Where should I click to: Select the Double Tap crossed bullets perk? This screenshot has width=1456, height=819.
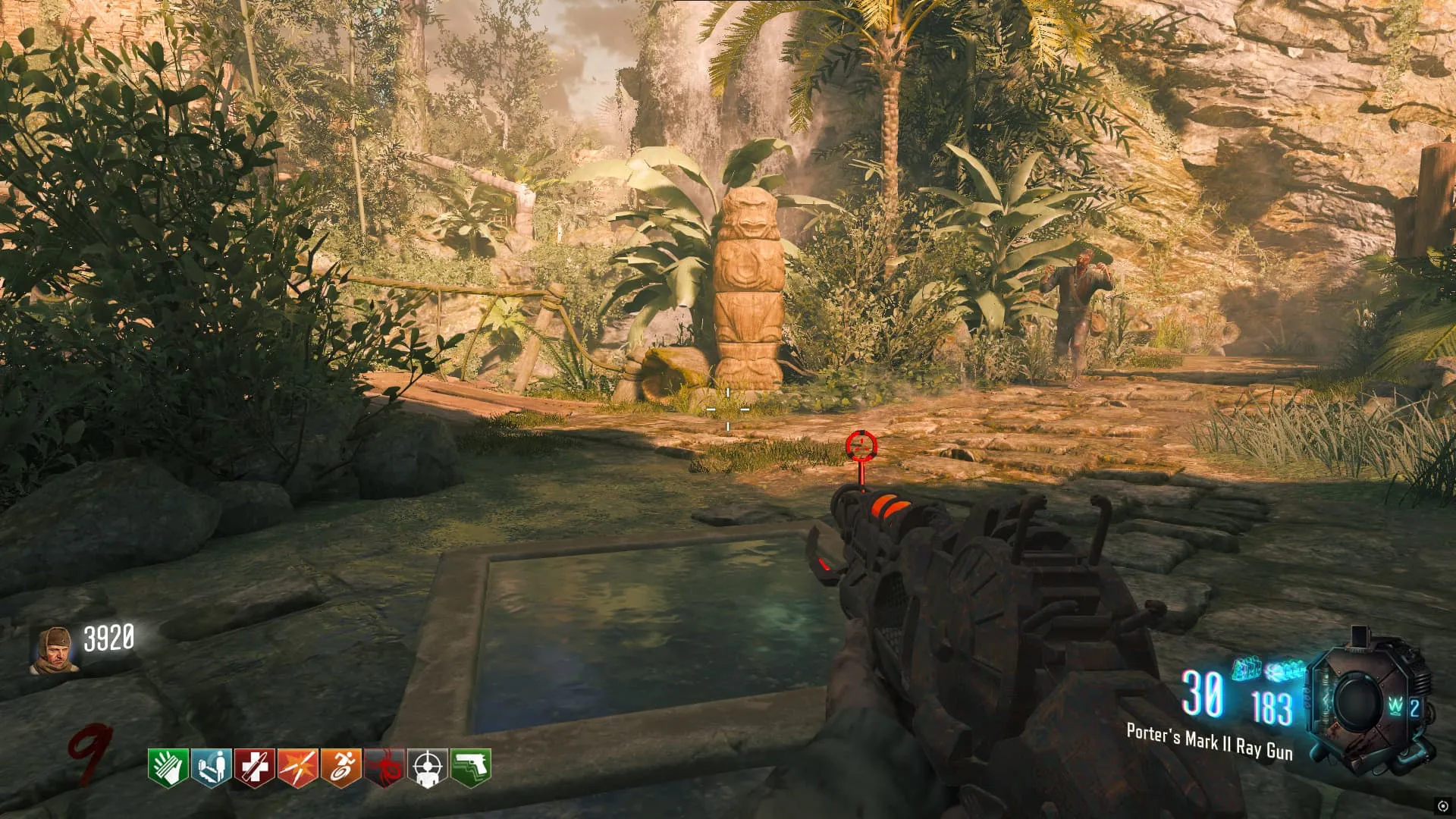click(x=297, y=767)
